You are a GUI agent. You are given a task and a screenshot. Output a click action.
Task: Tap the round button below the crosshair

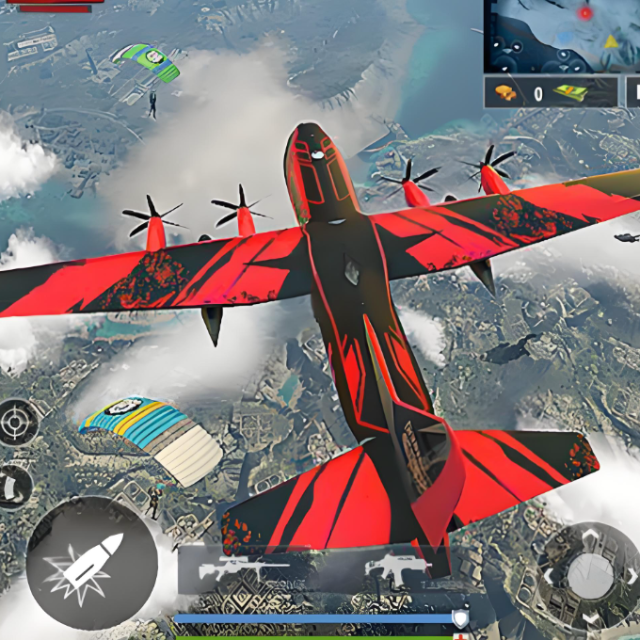click(x=15, y=486)
